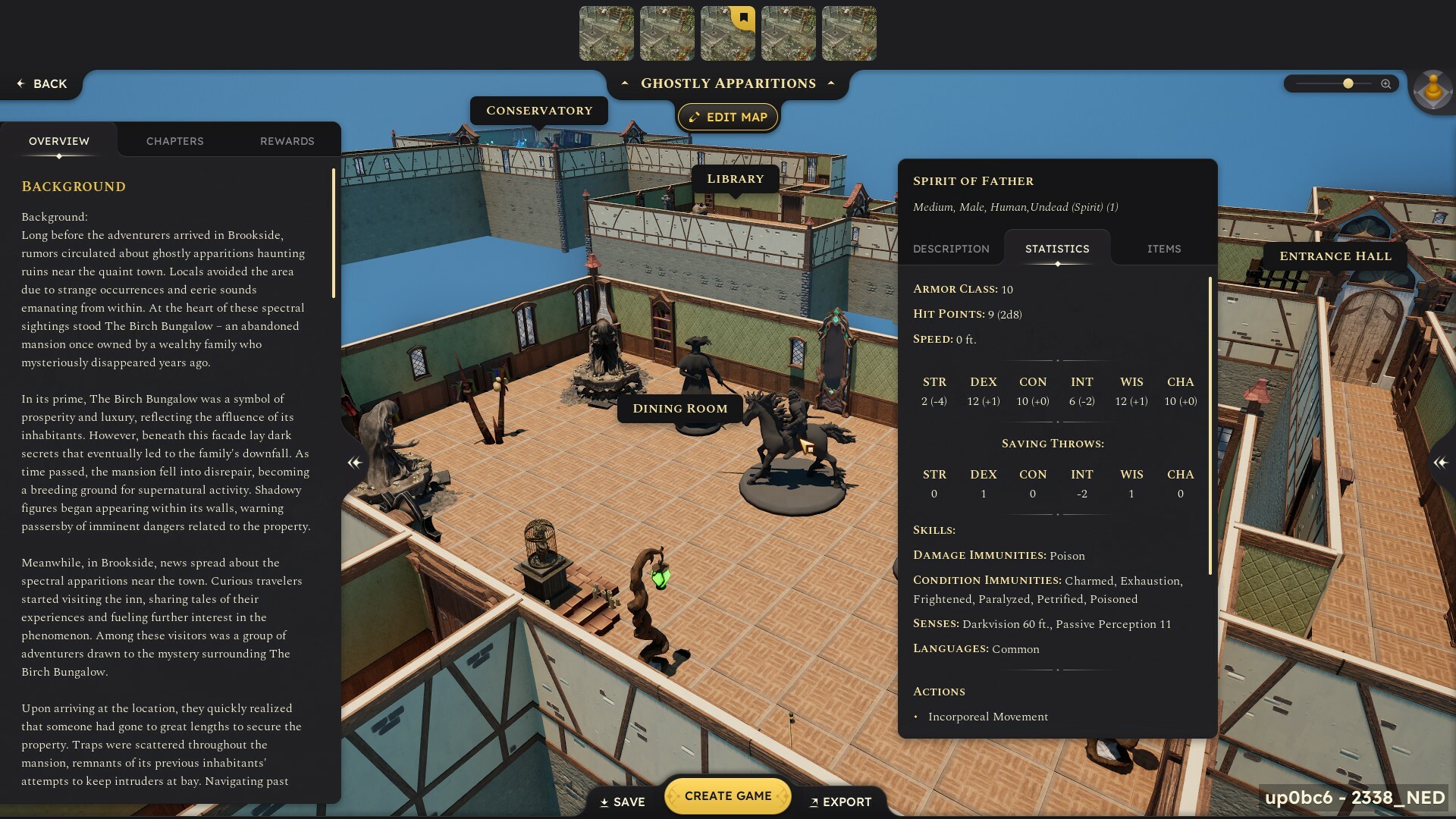Expand the Ghostly Apparitions title dropdown chevron

tap(832, 84)
